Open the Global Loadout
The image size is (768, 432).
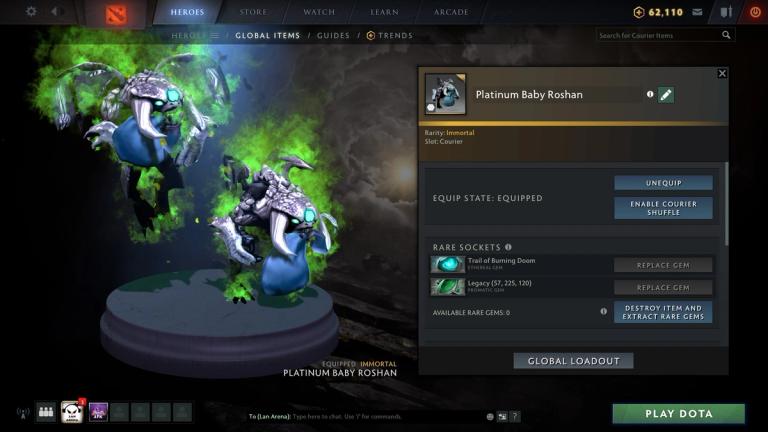(x=573, y=360)
